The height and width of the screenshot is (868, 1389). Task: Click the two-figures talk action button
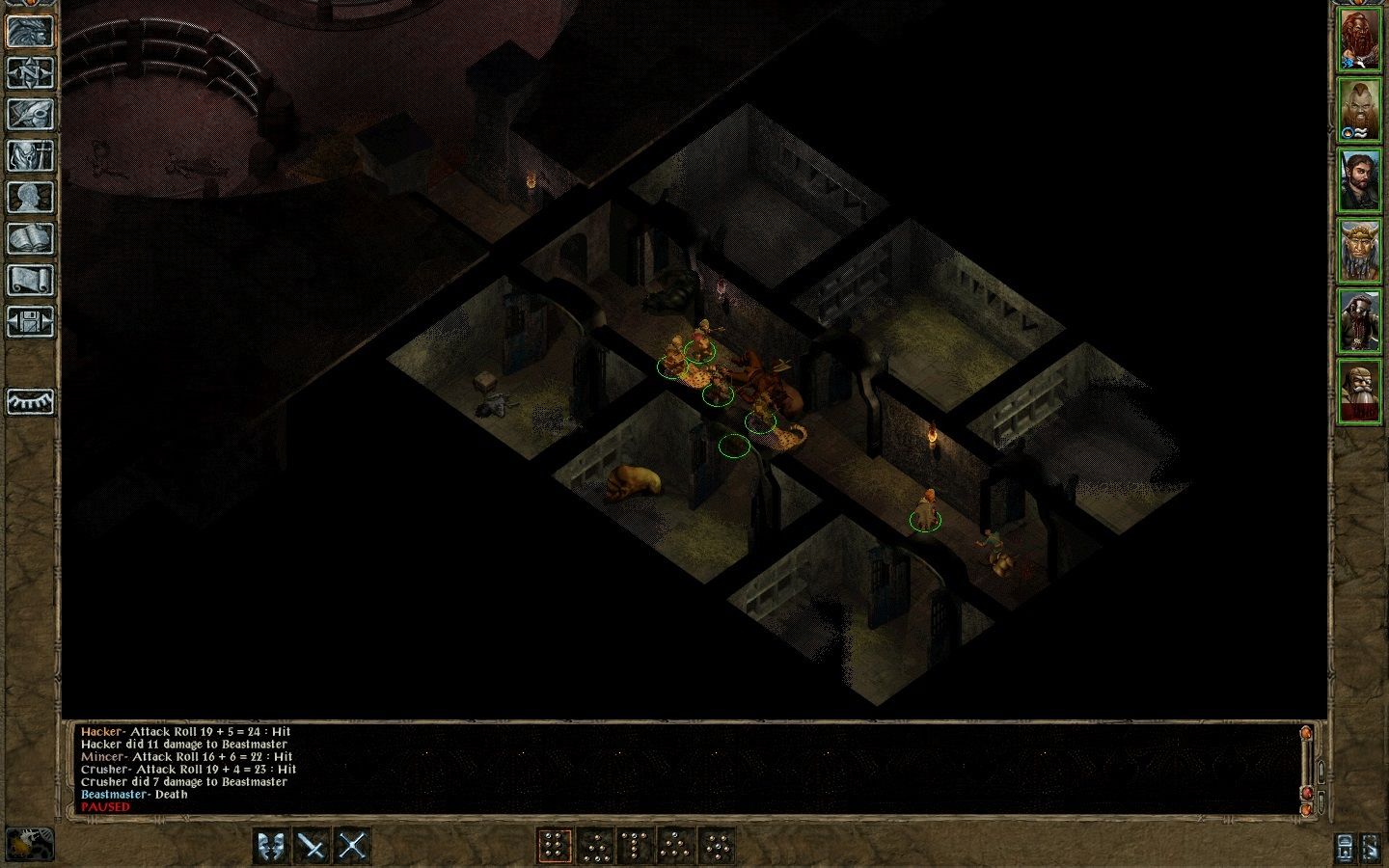coord(272,846)
